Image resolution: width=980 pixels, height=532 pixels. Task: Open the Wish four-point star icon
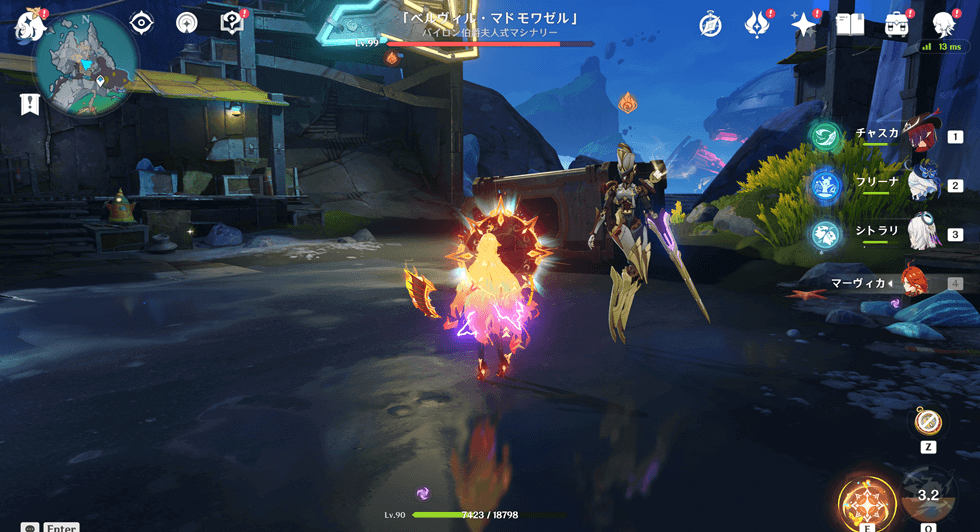[803, 24]
